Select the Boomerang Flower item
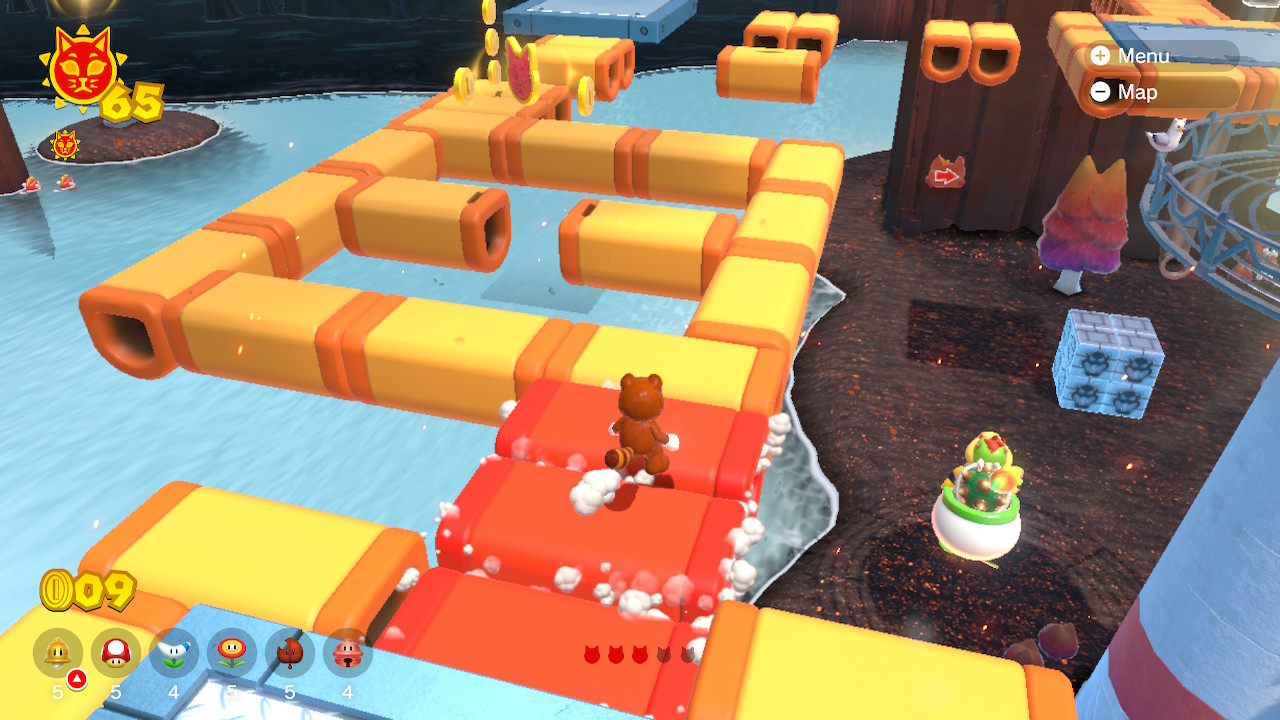 [x=174, y=653]
